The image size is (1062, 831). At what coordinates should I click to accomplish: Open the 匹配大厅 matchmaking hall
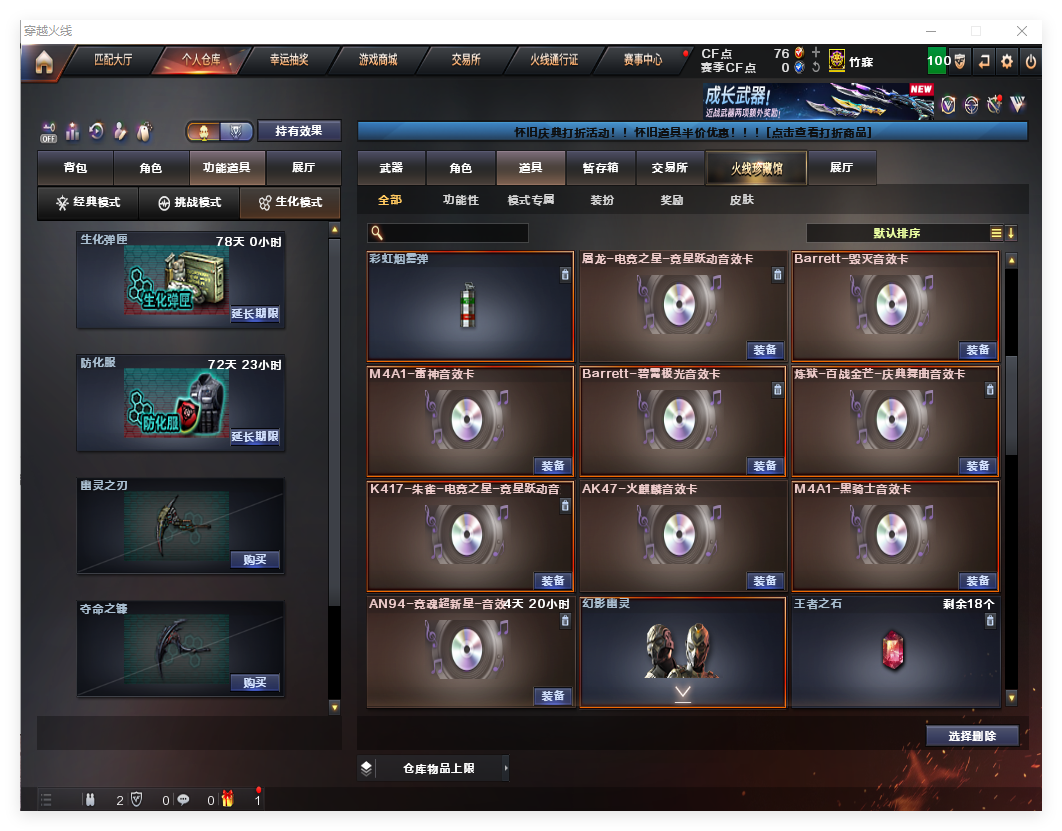click(x=113, y=60)
